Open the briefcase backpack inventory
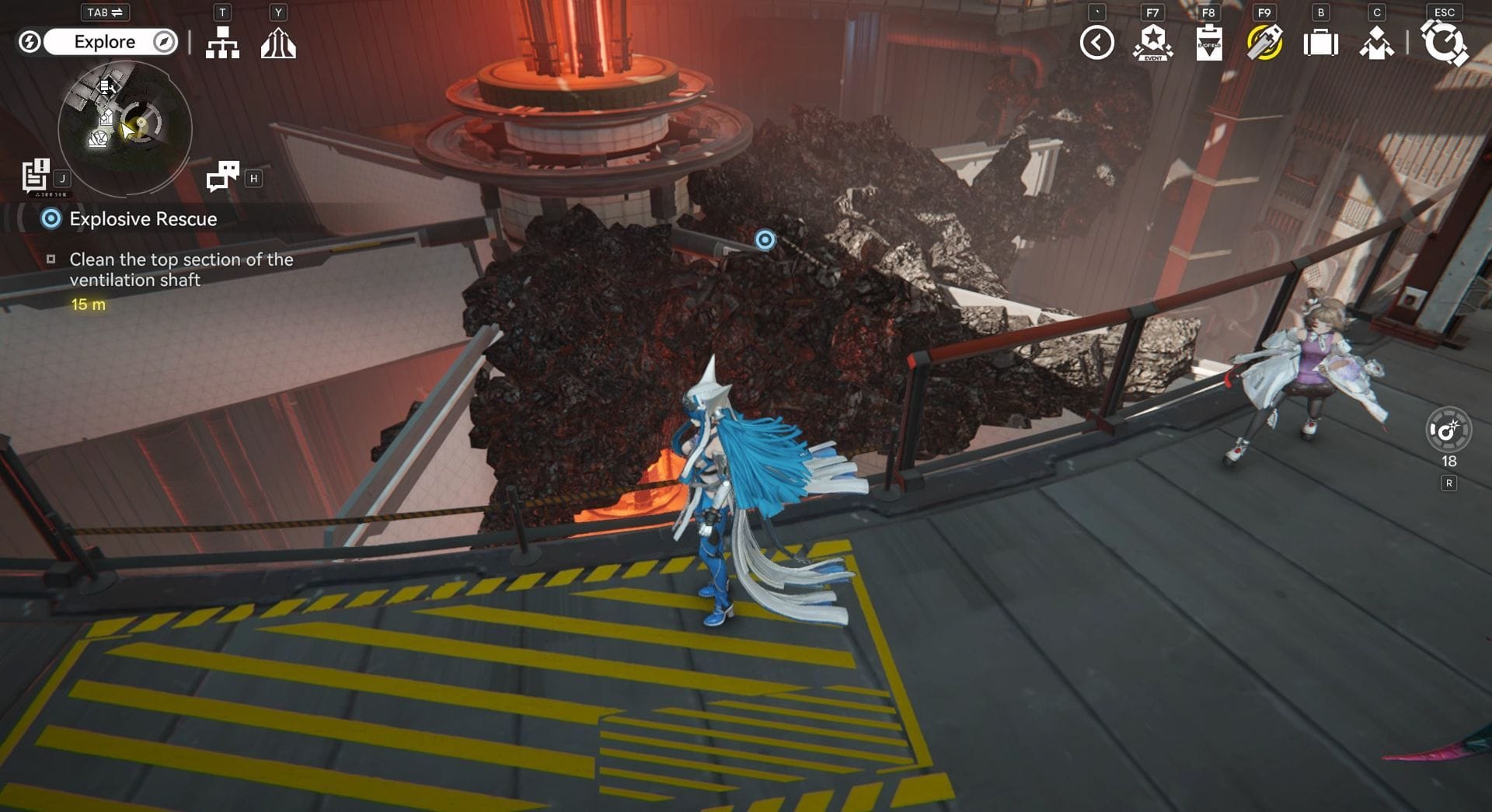 click(1320, 43)
